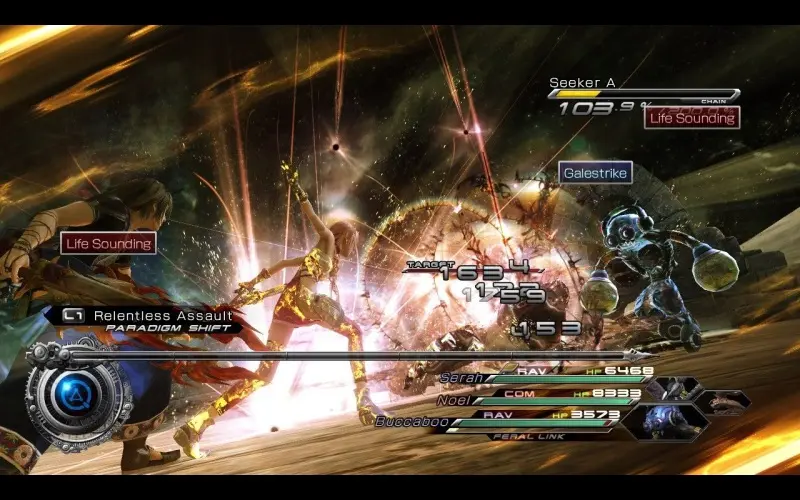Select the Galestrike ability label
The image size is (800, 500).
[x=595, y=172]
